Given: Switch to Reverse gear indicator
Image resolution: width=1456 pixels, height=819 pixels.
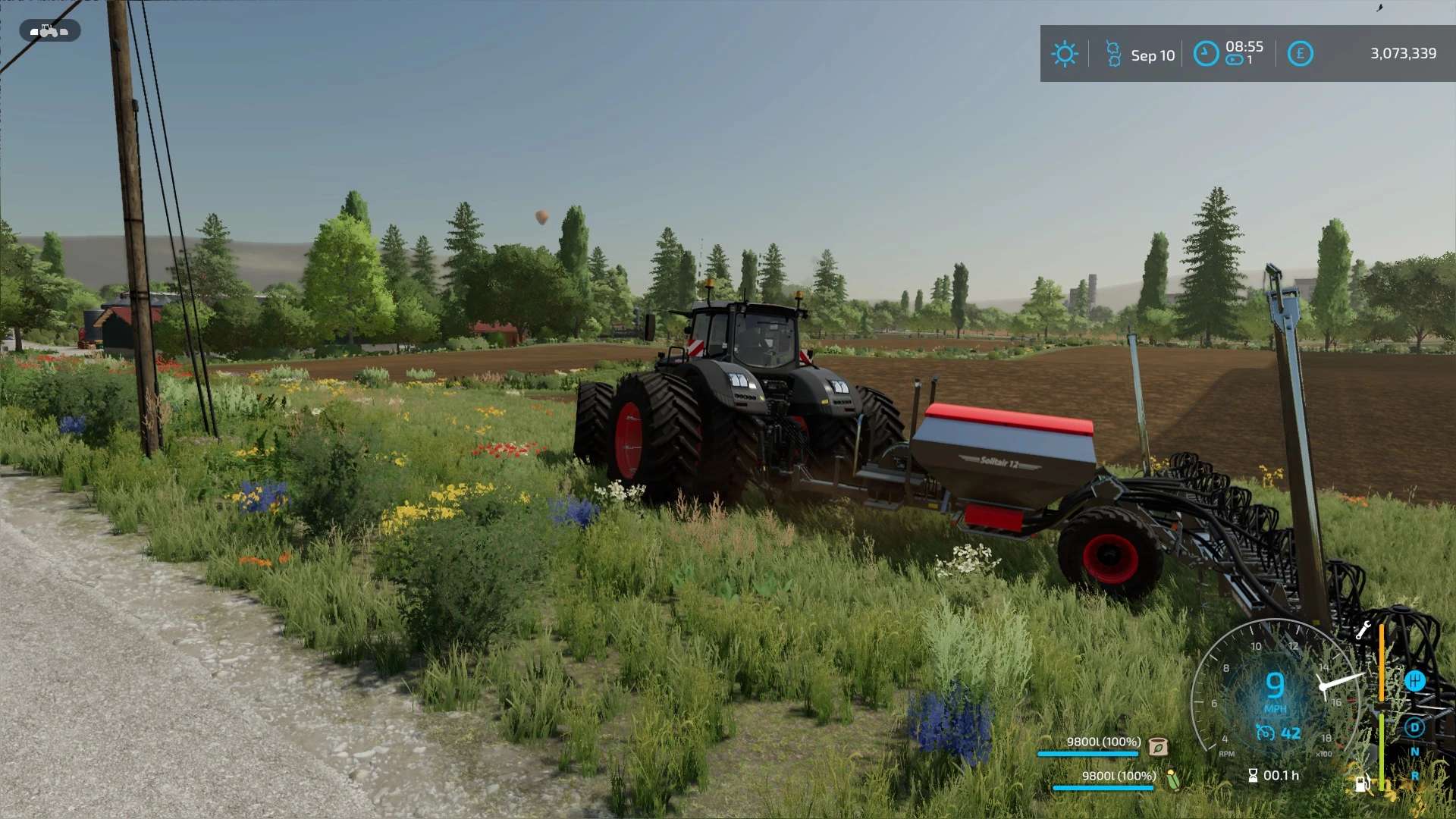Looking at the screenshot, I should click(1414, 777).
